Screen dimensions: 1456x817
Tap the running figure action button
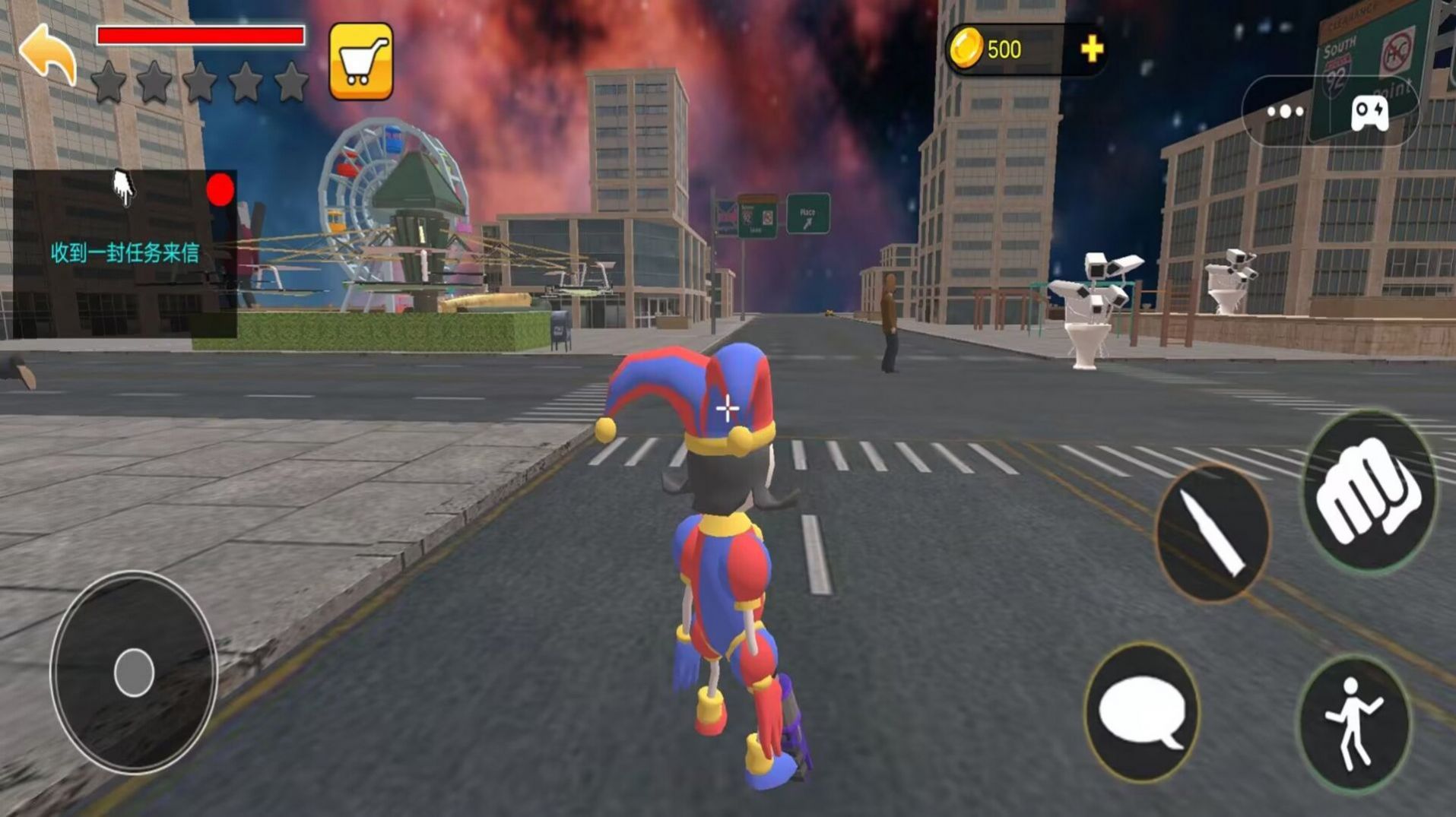click(x=1354, y=723)
